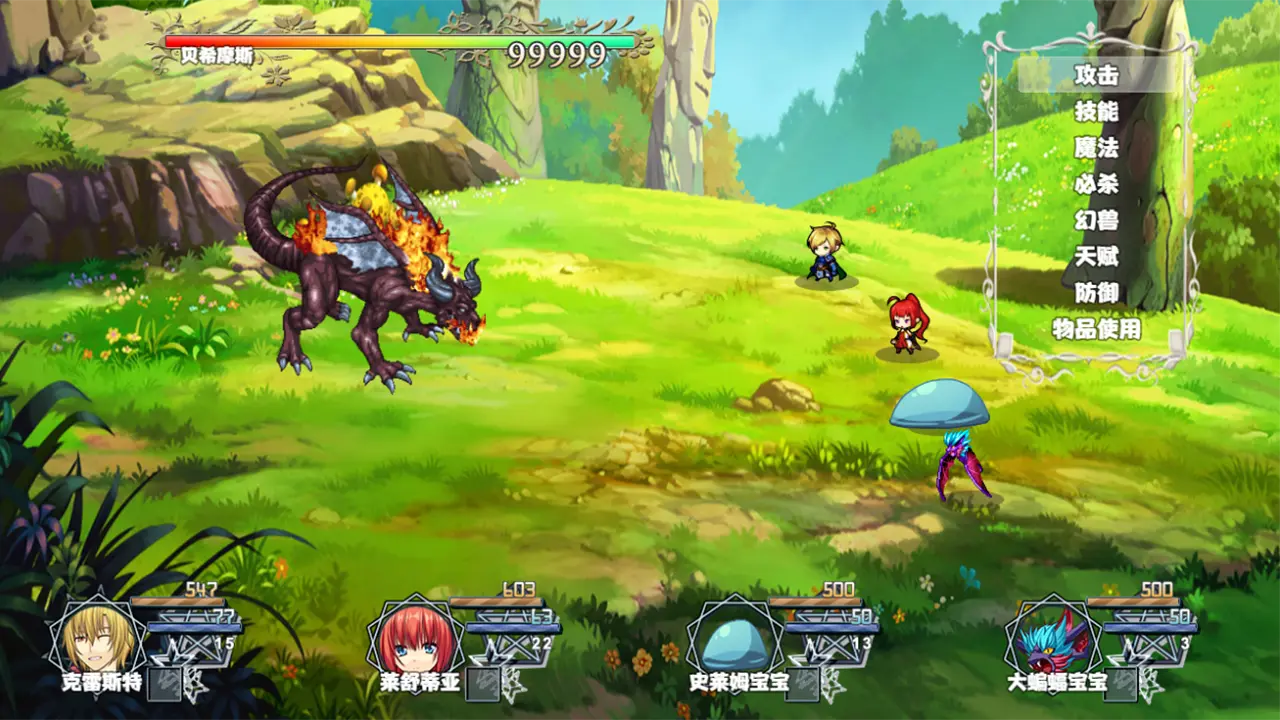Select the 必杀 special move command

(1096, 184)
